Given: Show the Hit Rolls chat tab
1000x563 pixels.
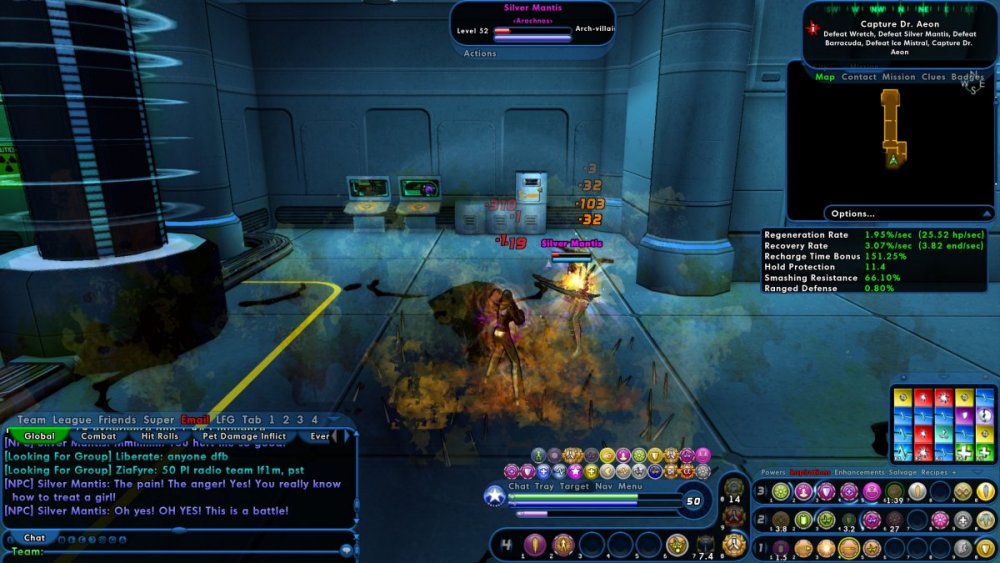Looking at the screenshot, I should (160, 436).
